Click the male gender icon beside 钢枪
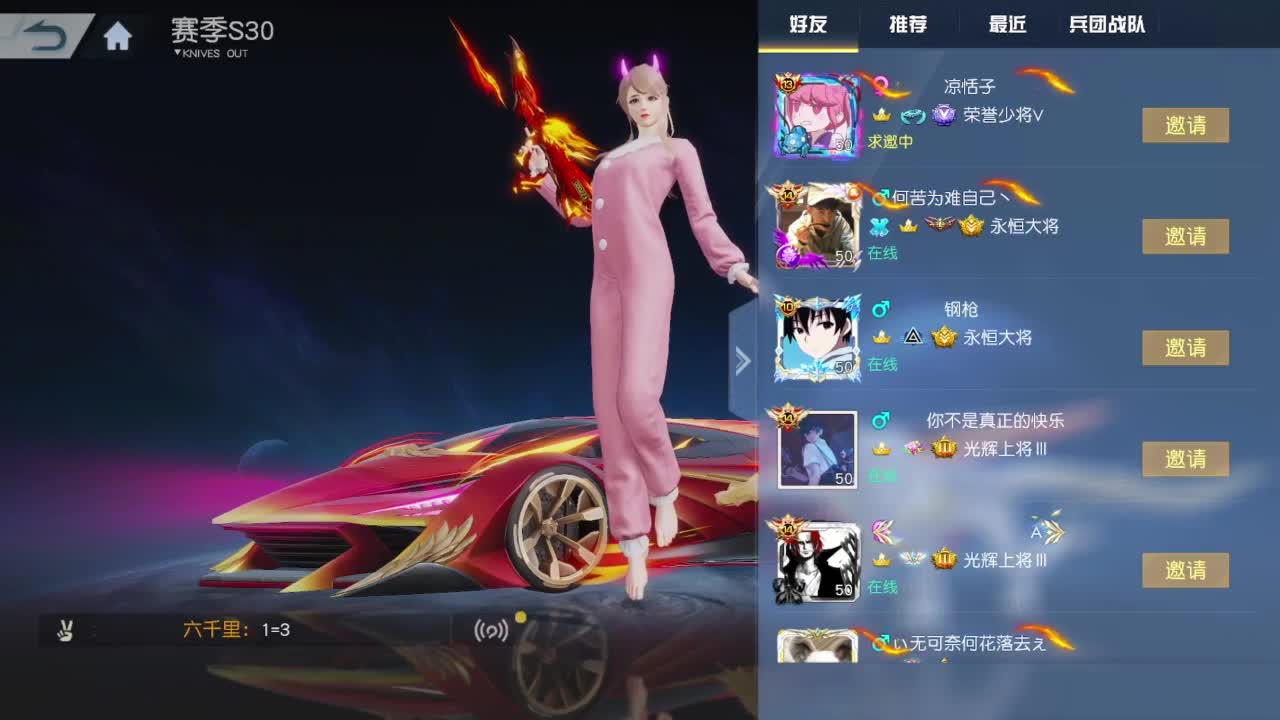 pyautogui.click(x=879, y=308)
